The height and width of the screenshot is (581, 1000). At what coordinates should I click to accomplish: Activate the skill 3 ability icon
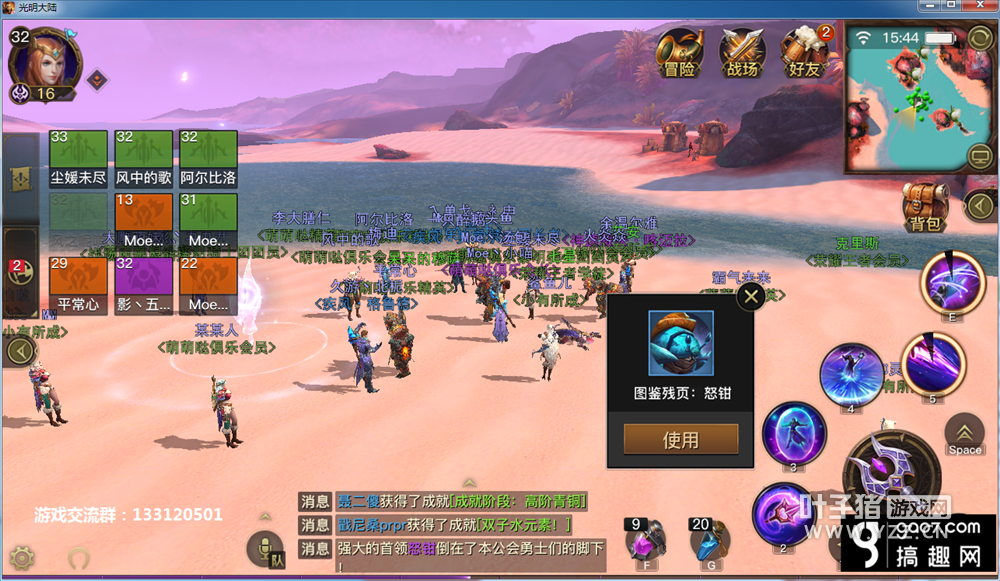(x=793, y=434)
